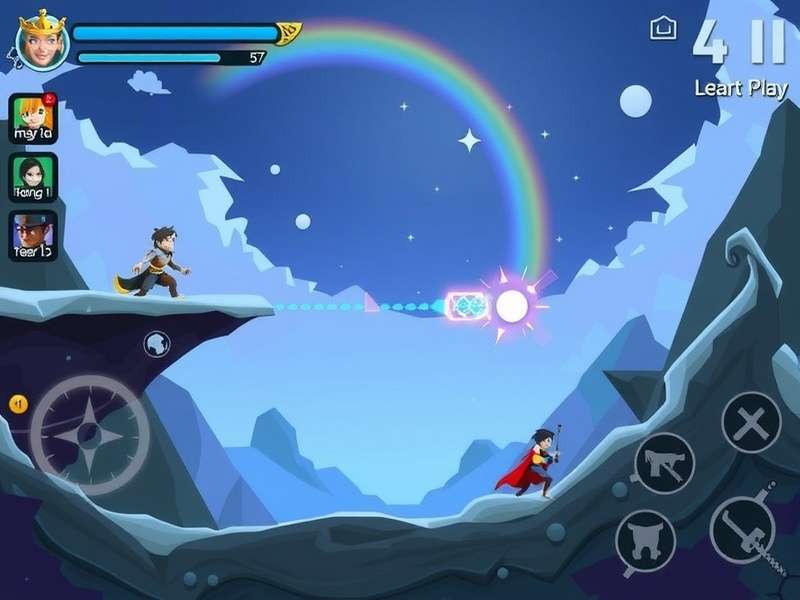The image size is (800, 600).
Task: Use the sword attack button
Action: click(742, 527)
